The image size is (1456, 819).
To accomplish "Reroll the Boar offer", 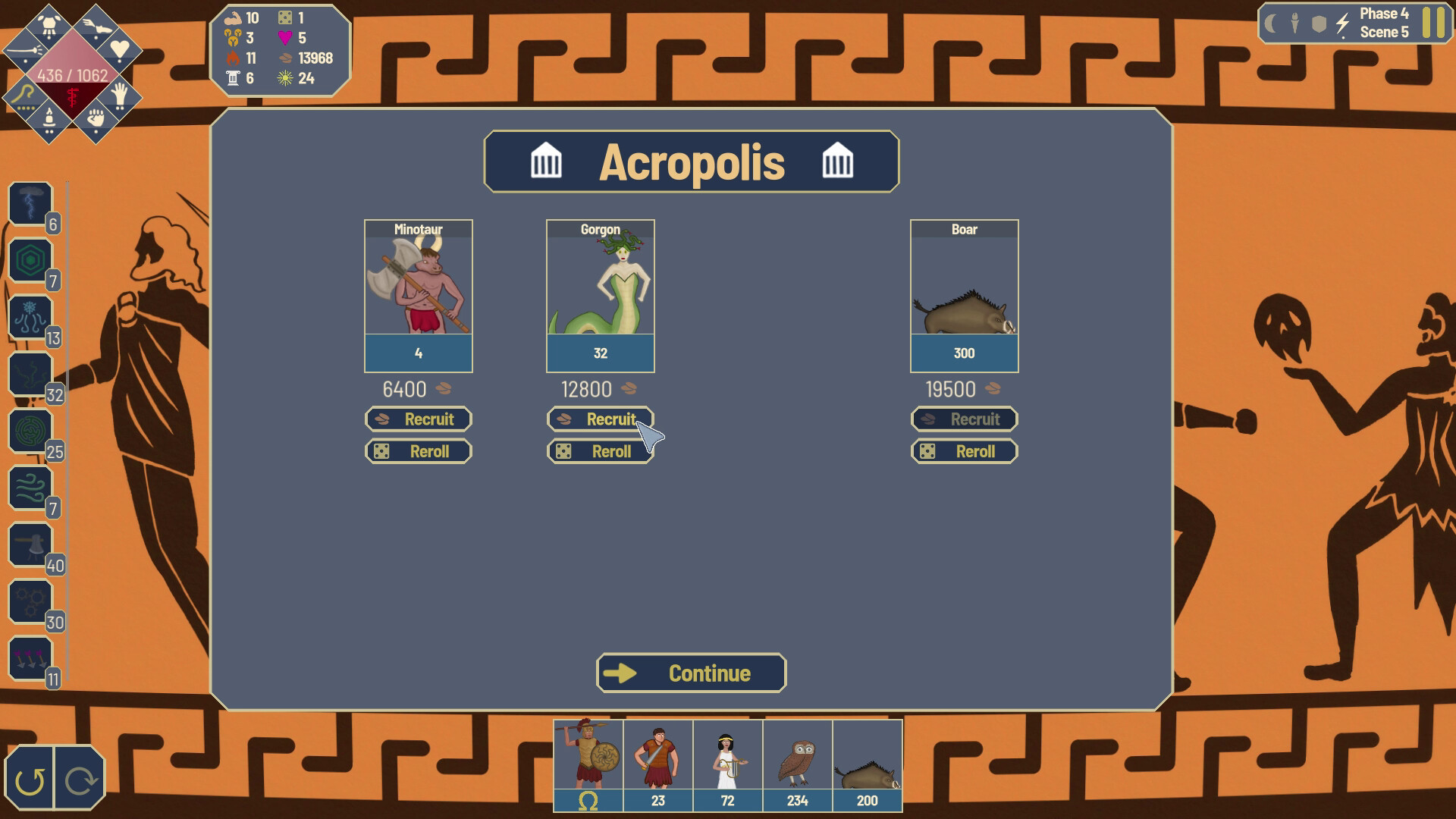I will tap(964, 451).
